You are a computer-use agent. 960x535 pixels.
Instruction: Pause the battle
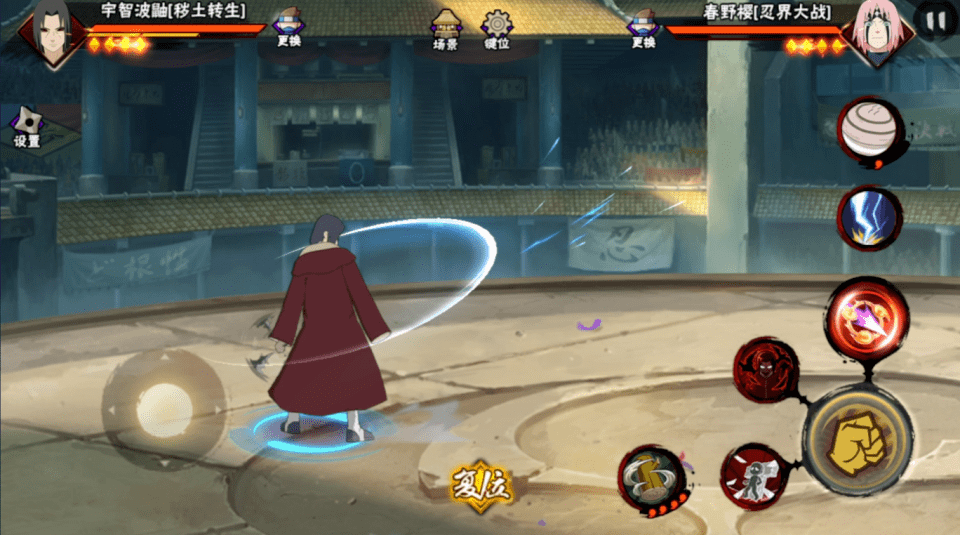click(935, 21)
